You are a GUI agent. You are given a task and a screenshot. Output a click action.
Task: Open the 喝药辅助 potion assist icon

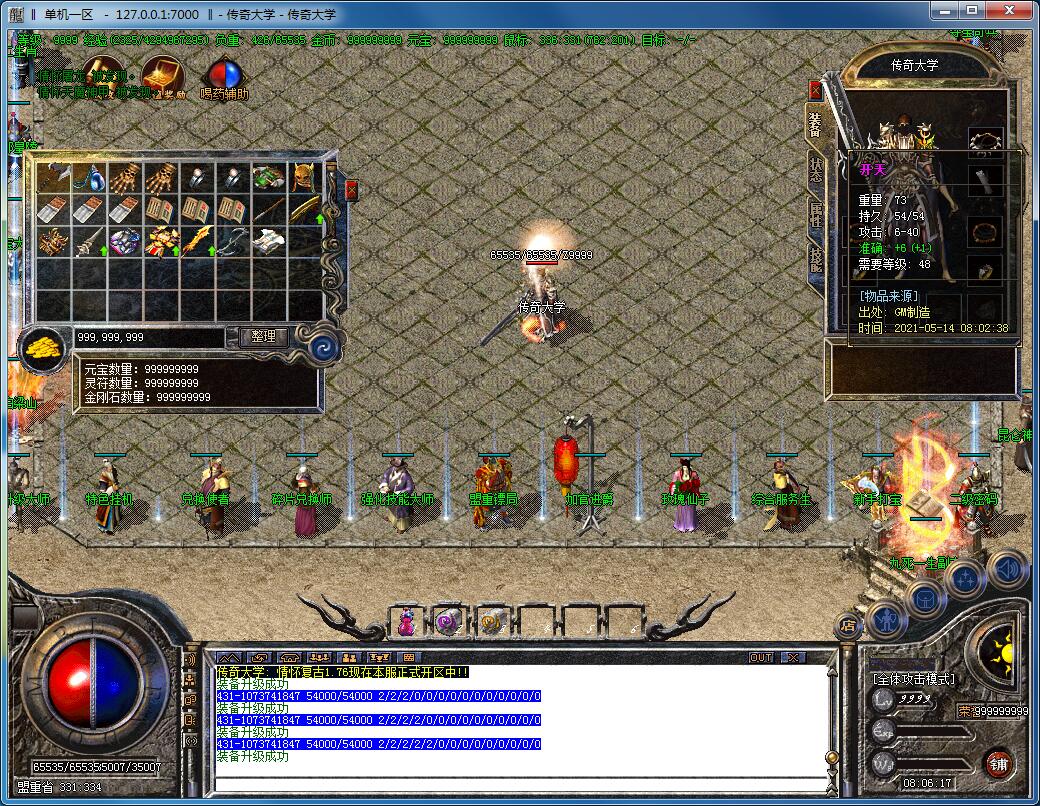pos(224,77)
